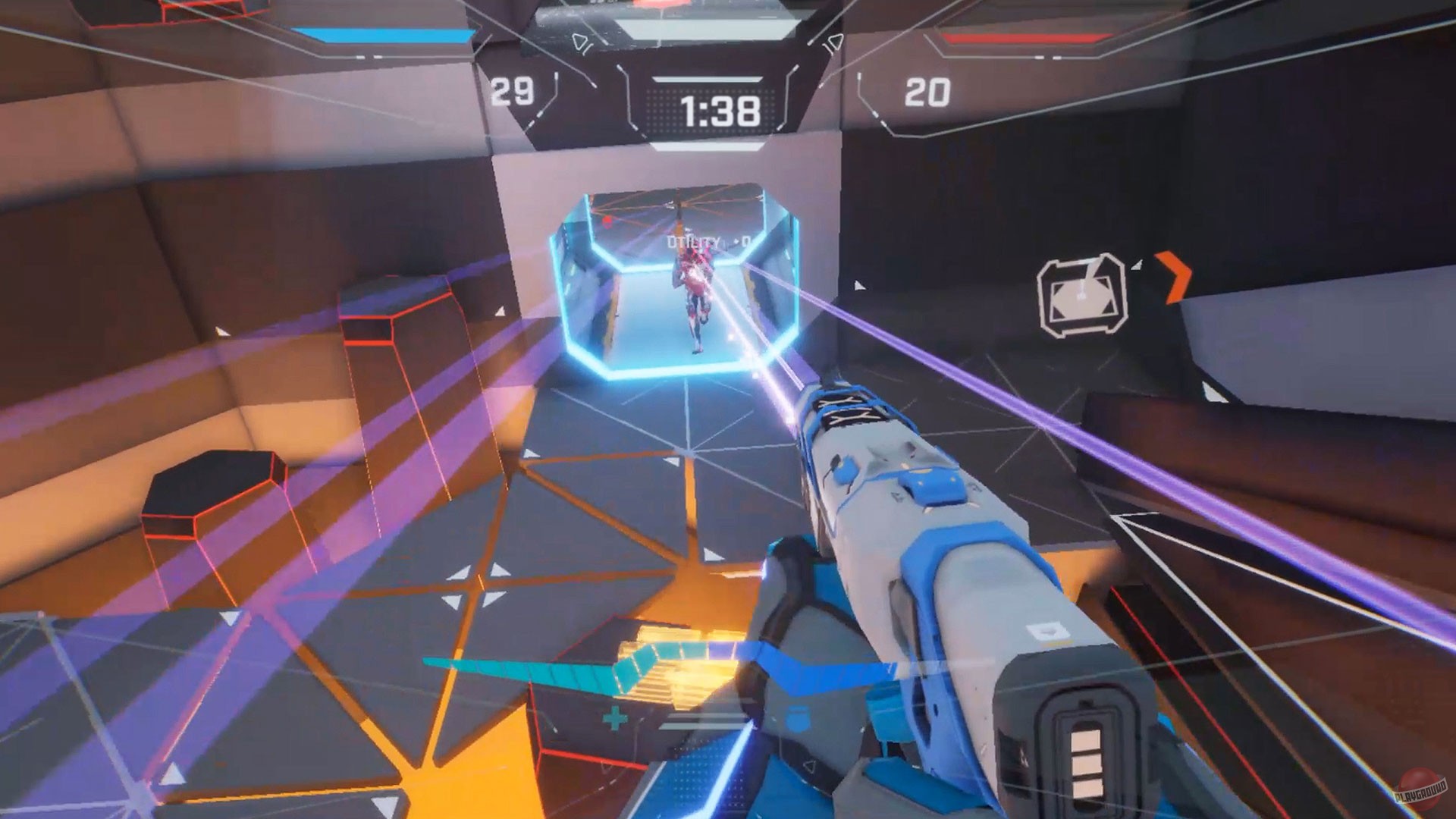Click the small arrow glyph next to the wall pickup
1456x819 pixels.
pos(1136,265)
